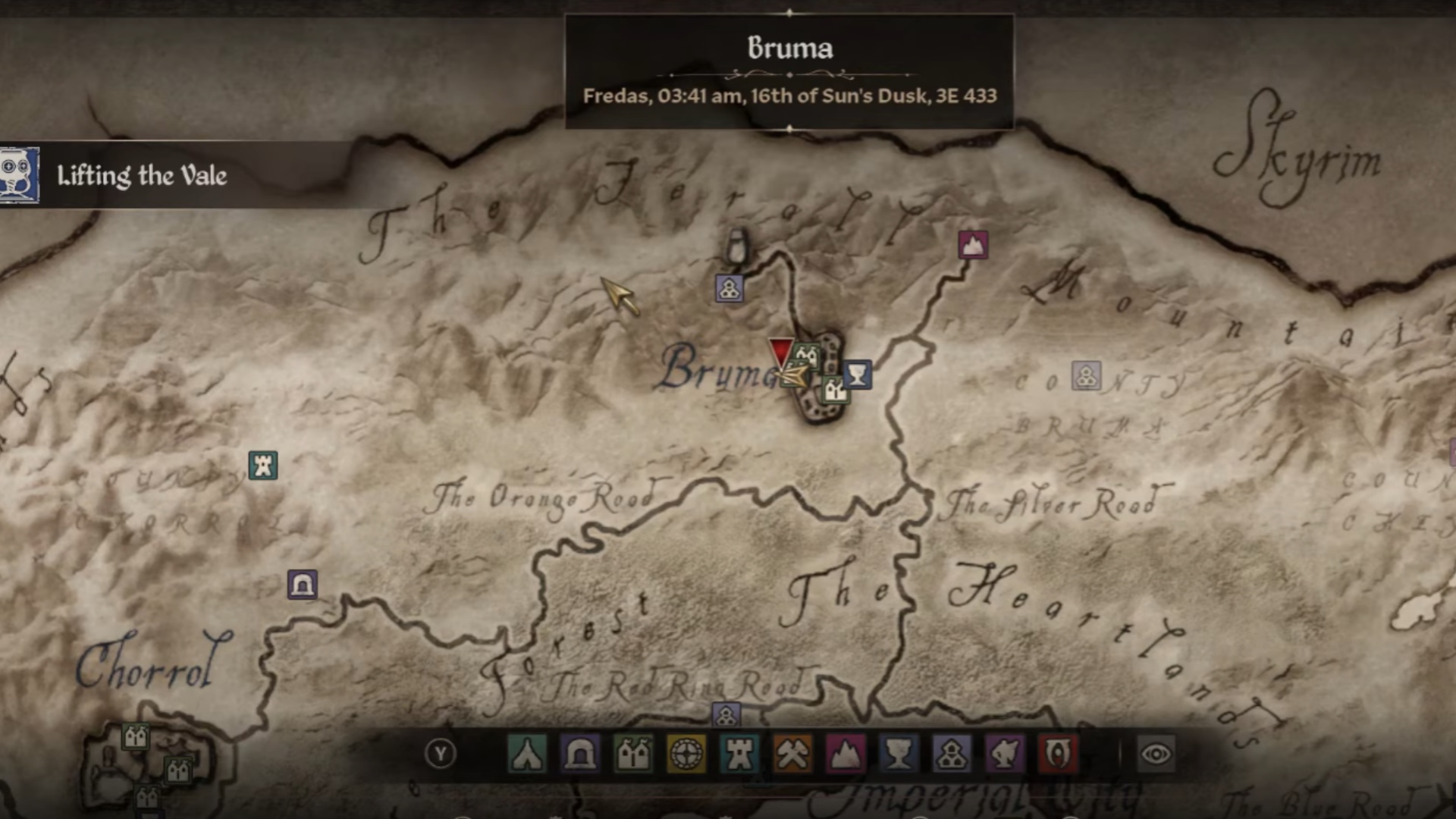The height and width of the screenshot is (819, 1456).
Task: Select the blue chalice marker beside Bruma
Action: tap(857, 374)
